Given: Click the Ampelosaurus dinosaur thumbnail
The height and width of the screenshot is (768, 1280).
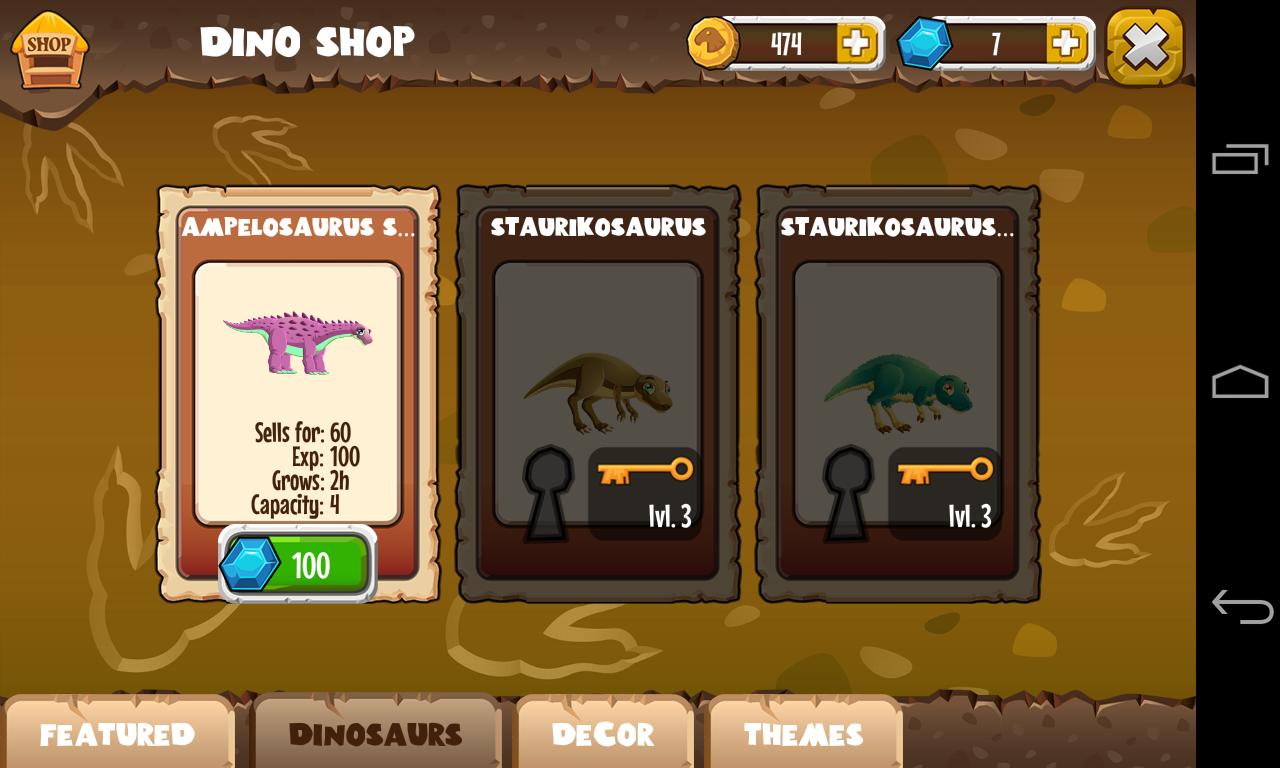Looking at the screenshot, I should click(300, 340).
